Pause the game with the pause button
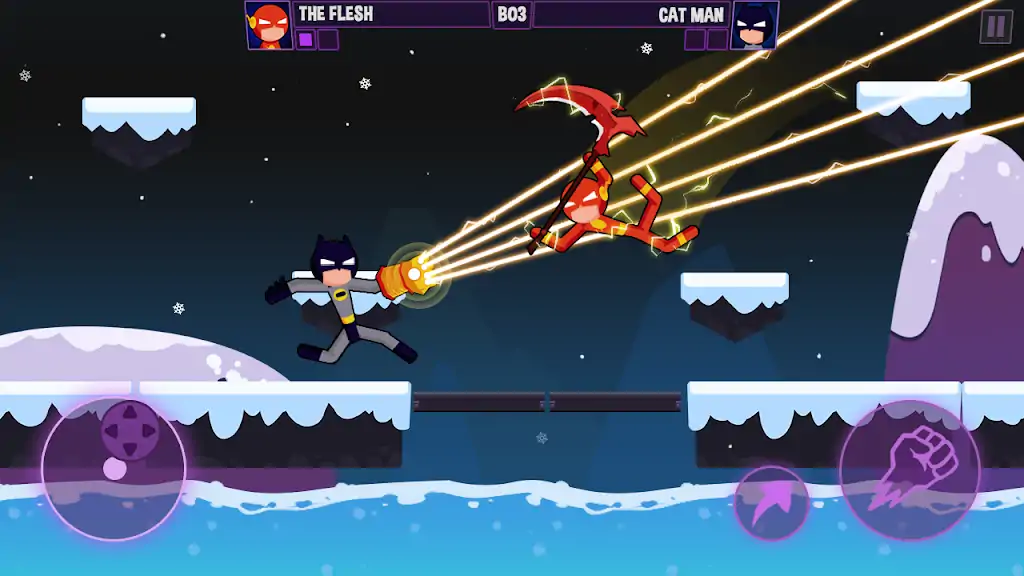 [x=995, y=27]
